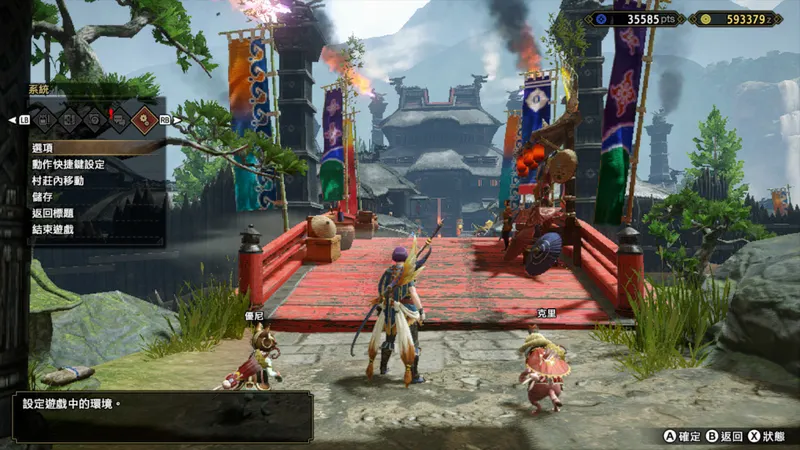Switch to the gear system tab

145,120
